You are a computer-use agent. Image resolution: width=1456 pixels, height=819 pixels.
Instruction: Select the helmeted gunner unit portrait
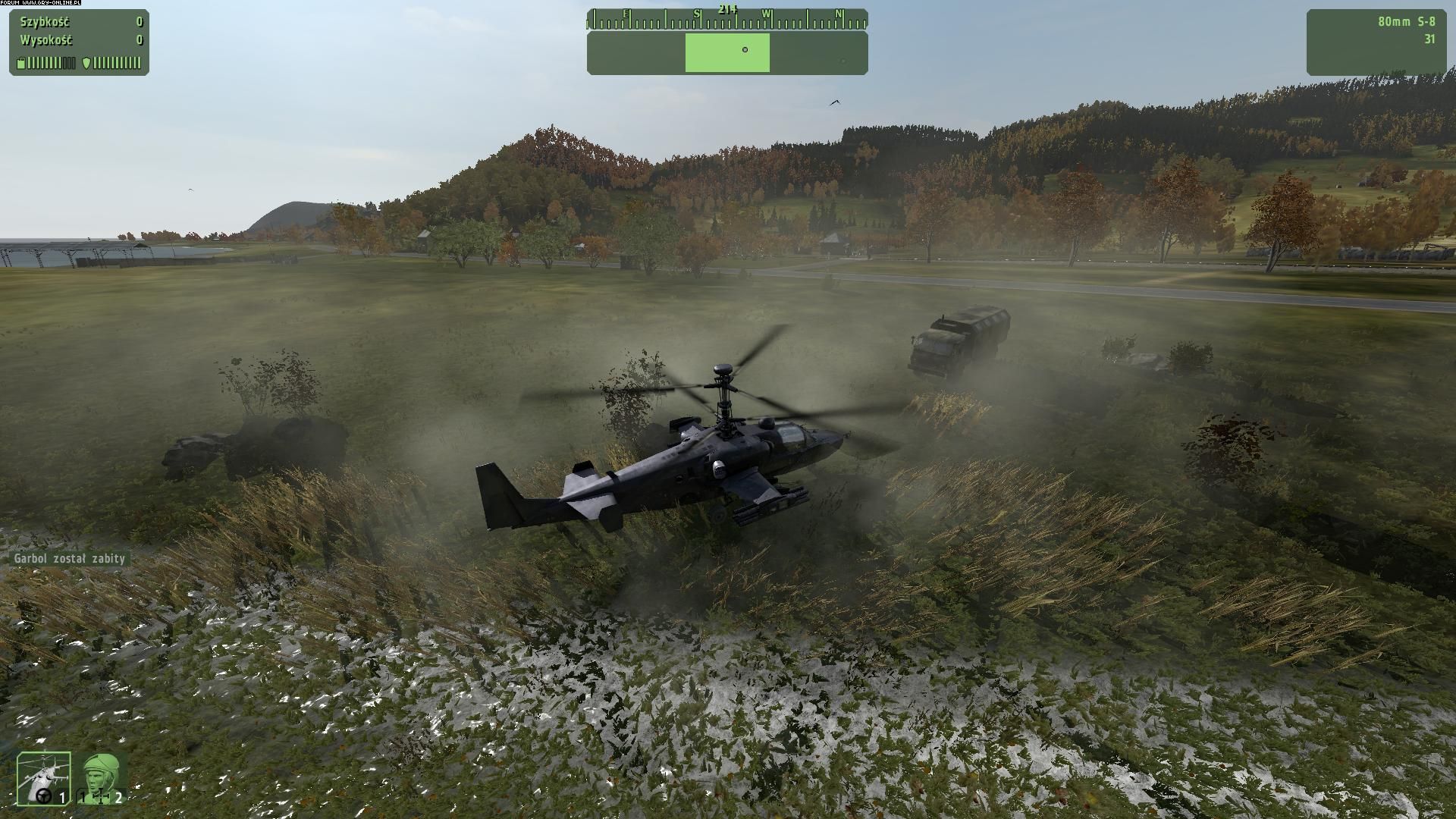pyautogui.click(x=100, y=777)
